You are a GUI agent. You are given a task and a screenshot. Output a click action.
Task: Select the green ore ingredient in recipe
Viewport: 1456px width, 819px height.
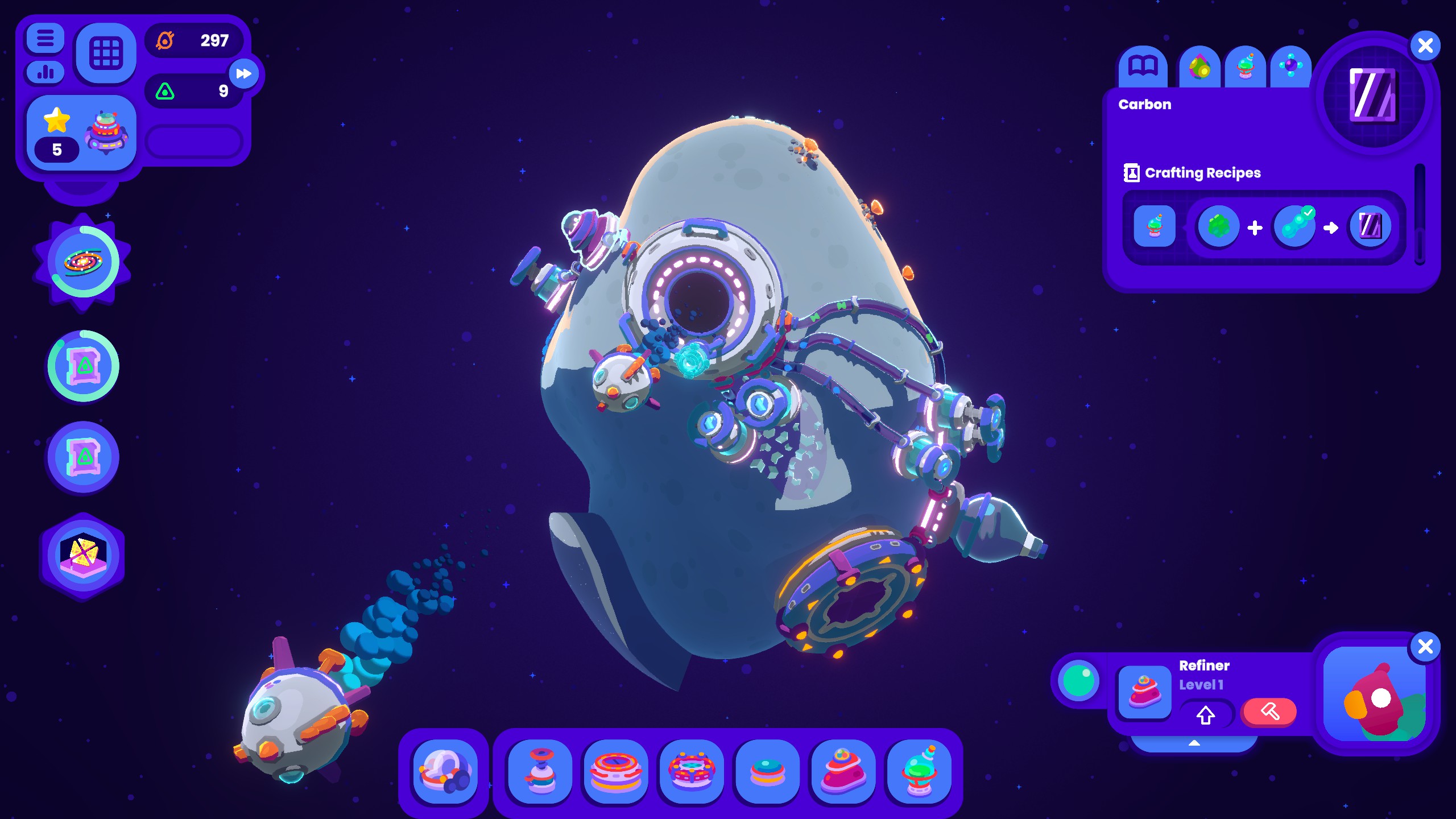1218,227
